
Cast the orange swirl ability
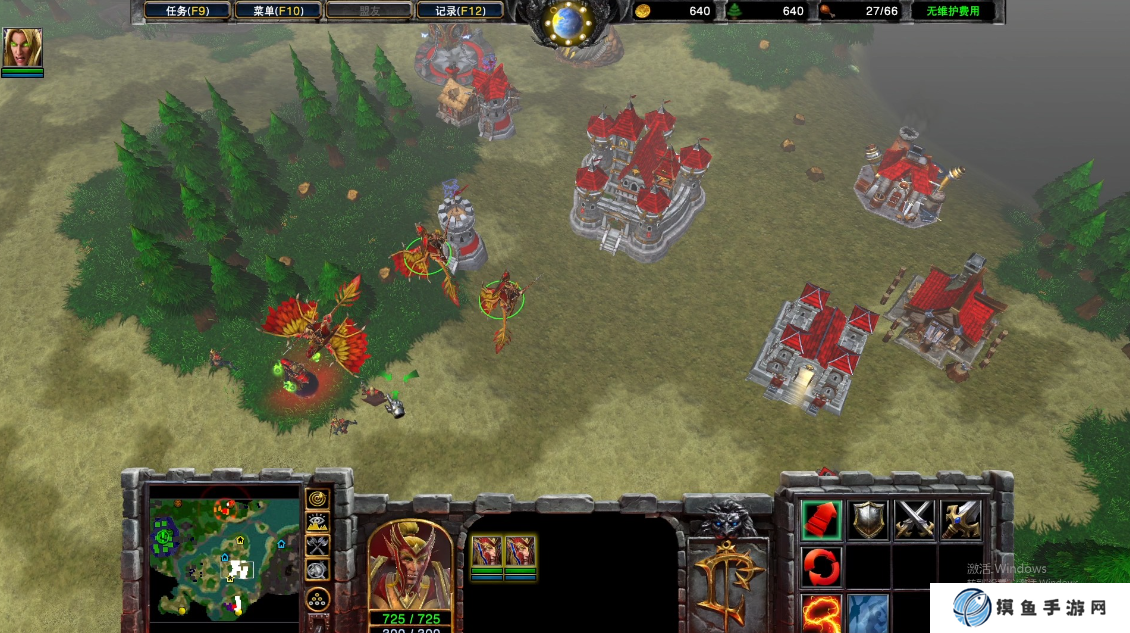[x=821, y=612]
